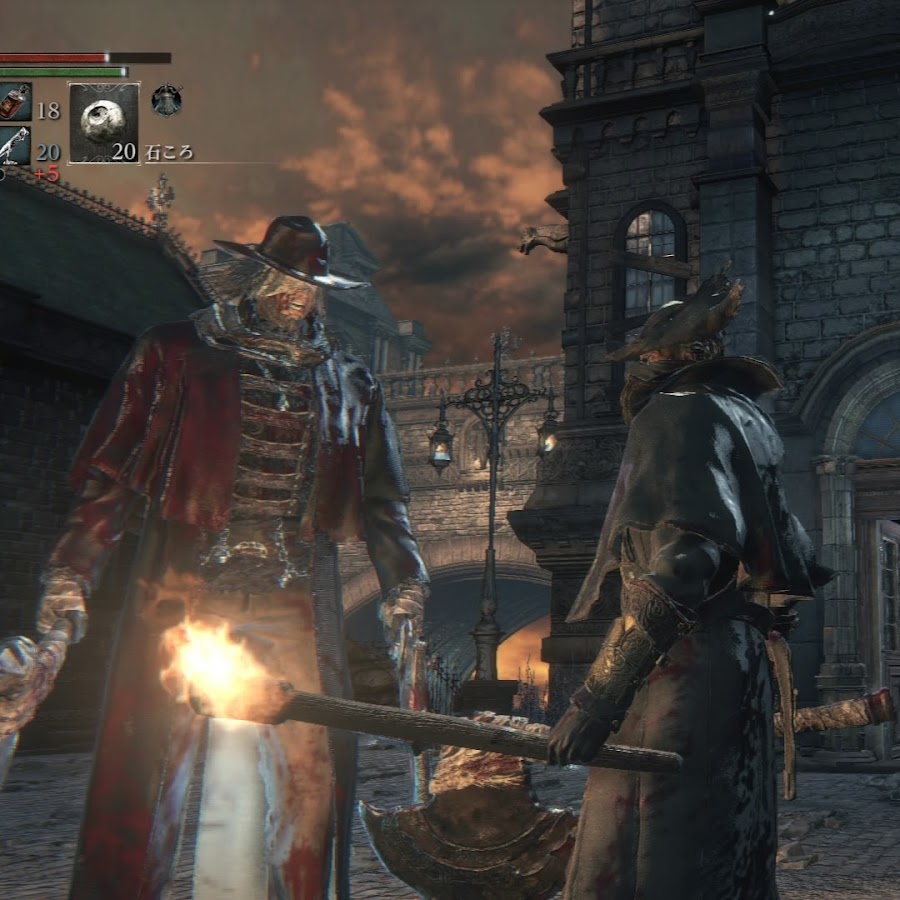Select the quicksilver bullet slot
This screenshot has height=900, width=900.
pyautogui.click(x=13, y=145)
